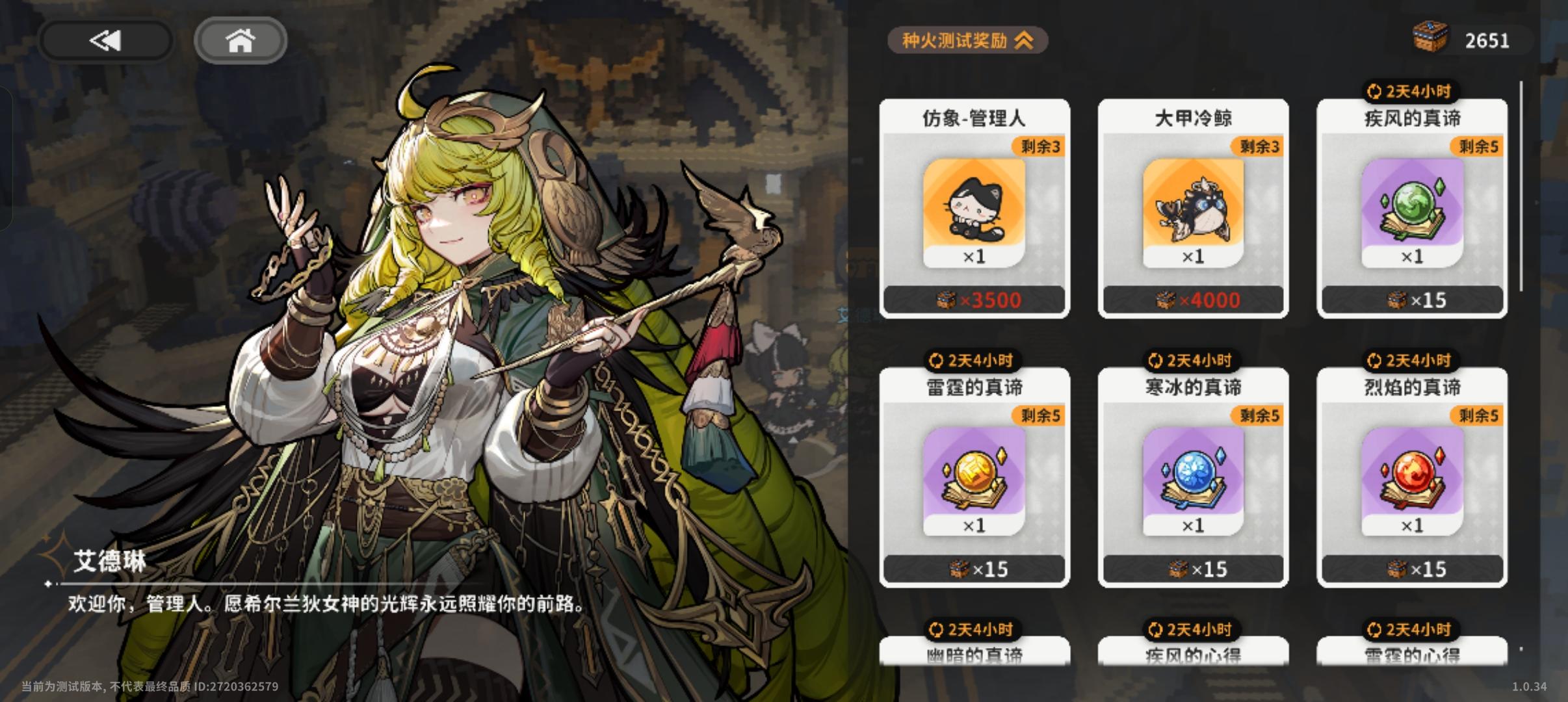The height and width of the screenshot is (702, 1568).
Task: Purchase 仿象-管理人 for 3500 currency
Action: 973,300
